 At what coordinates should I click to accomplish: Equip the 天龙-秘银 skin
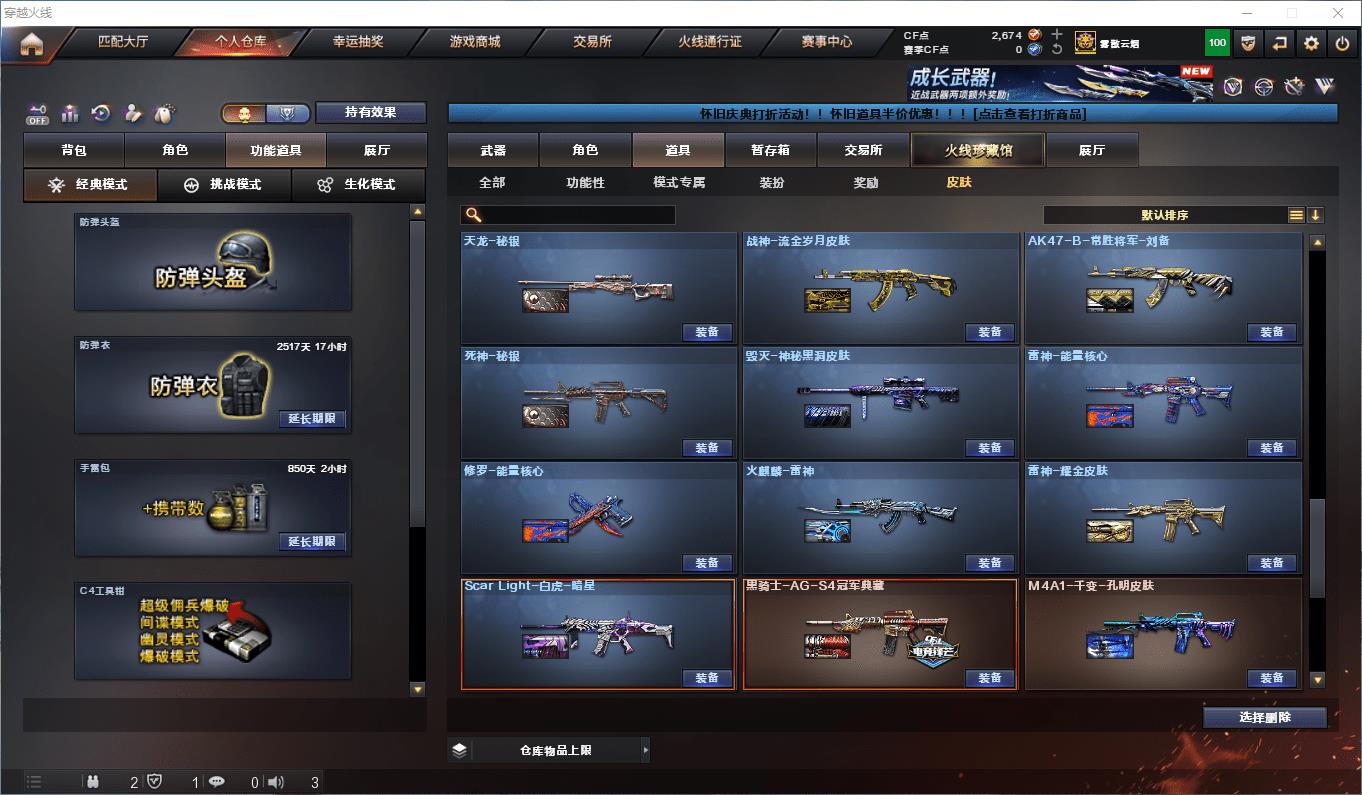707,332
